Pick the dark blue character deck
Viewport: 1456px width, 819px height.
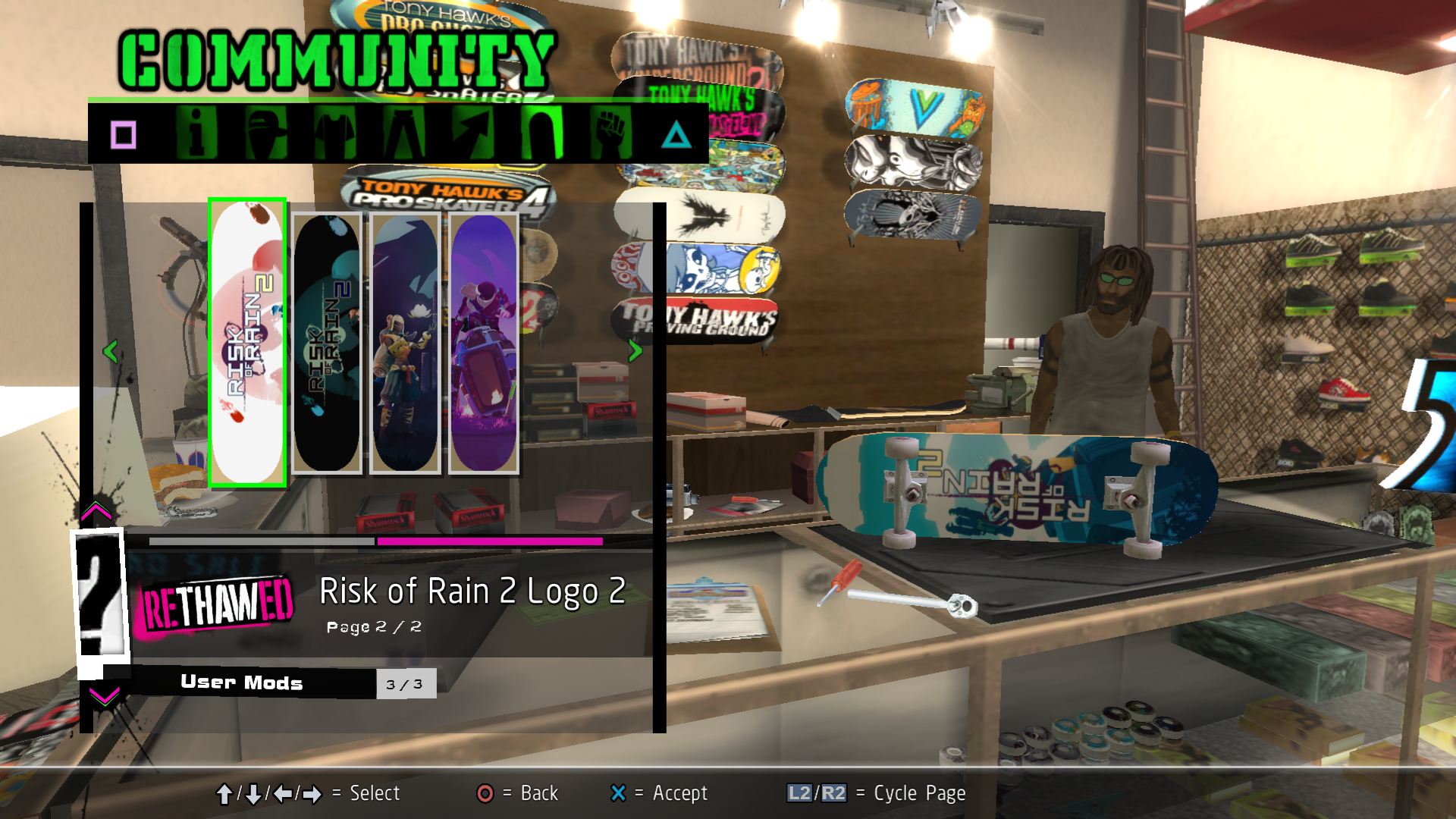point(406,343)
